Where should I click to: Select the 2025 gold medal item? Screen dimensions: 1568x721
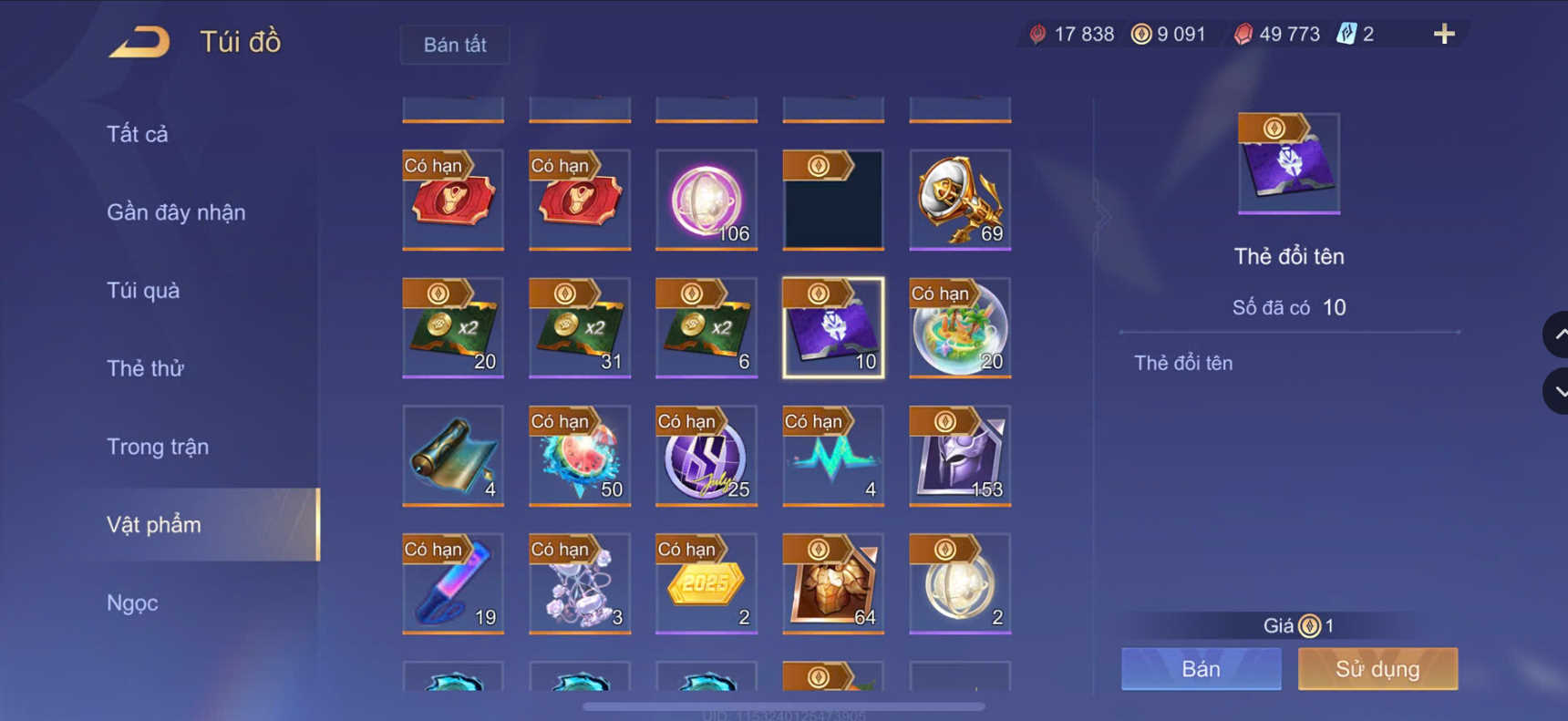click(x=707, y=583)
